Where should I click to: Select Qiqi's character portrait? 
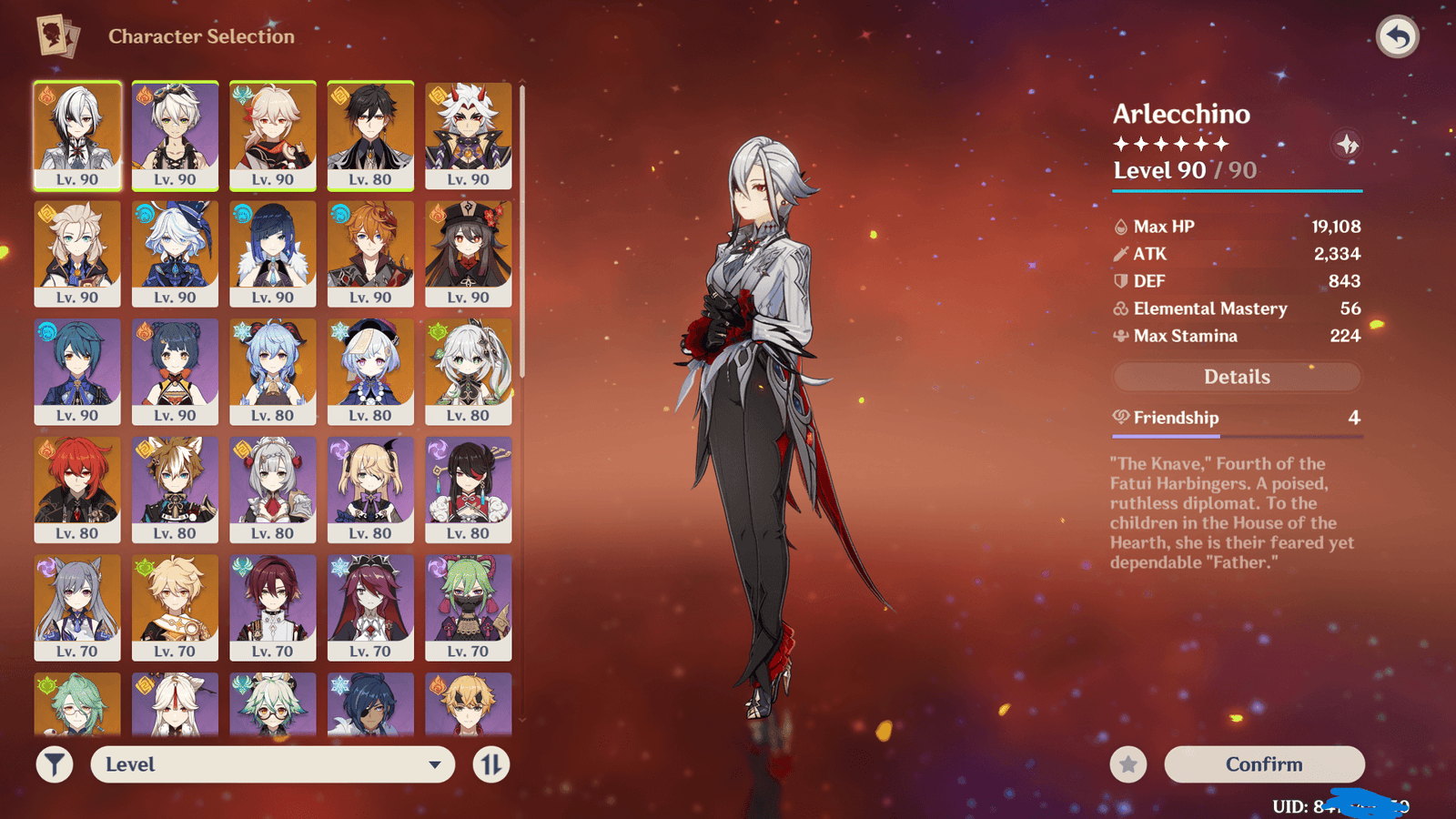pos(370,371)
